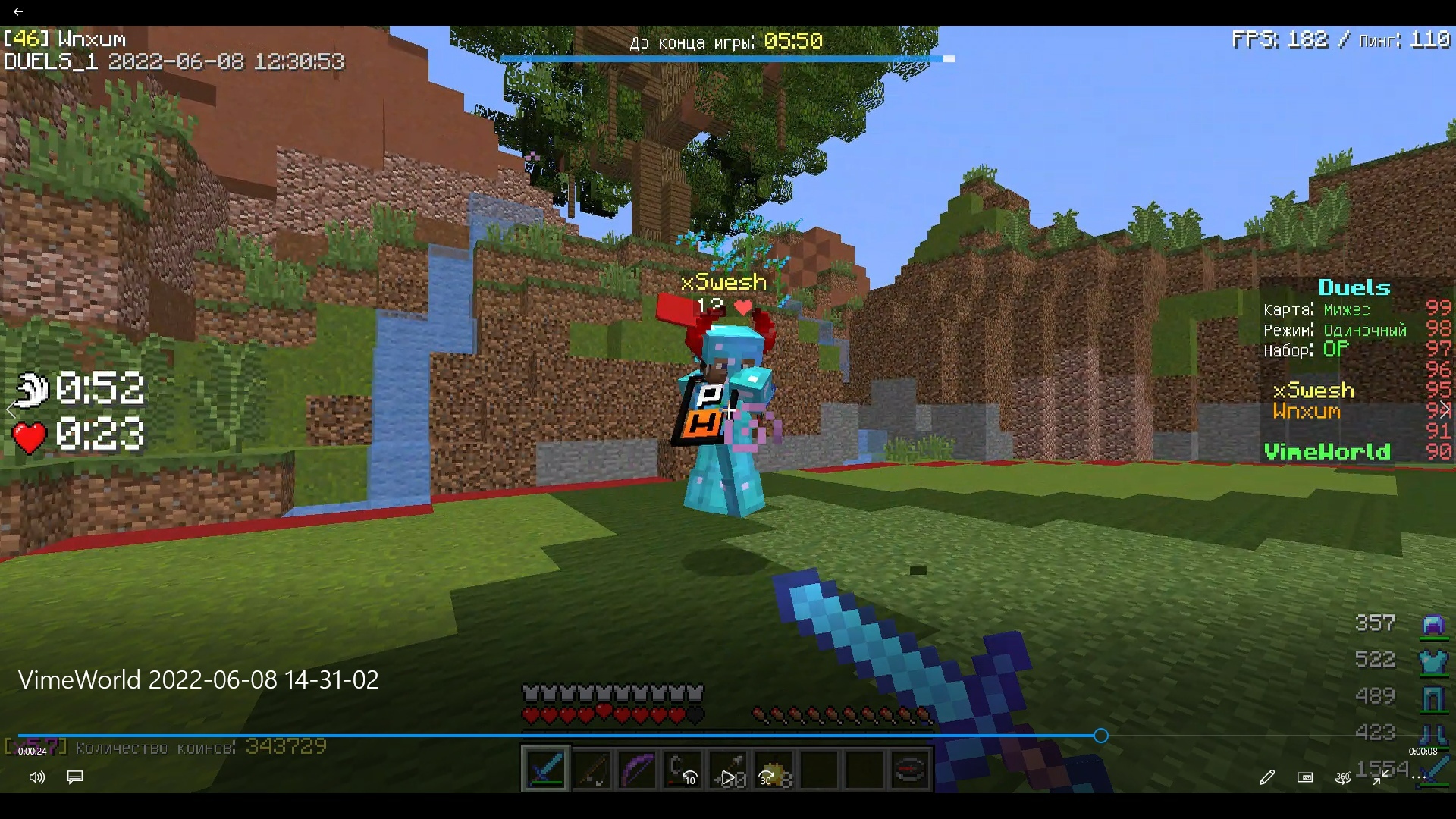1456x819 pixels.
Task: Switch to 360° viewing mode
Action: (1342, 778)
